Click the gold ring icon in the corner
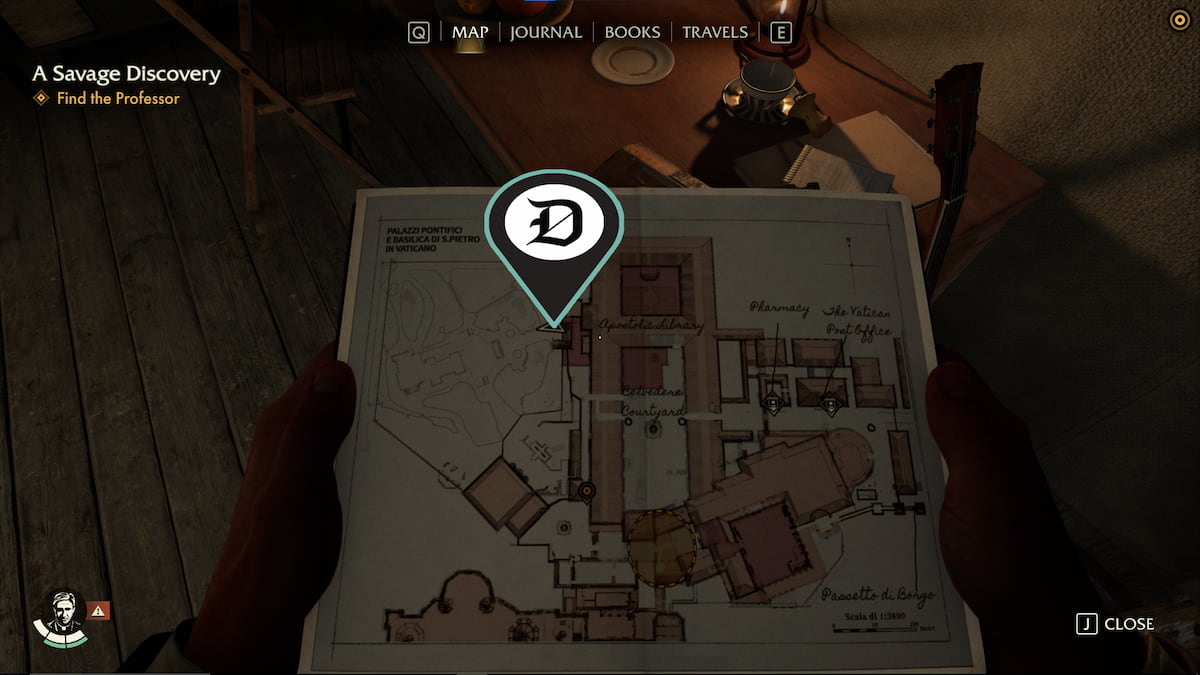Viewport: 1200px width, 675px height. pos(1179,20)
